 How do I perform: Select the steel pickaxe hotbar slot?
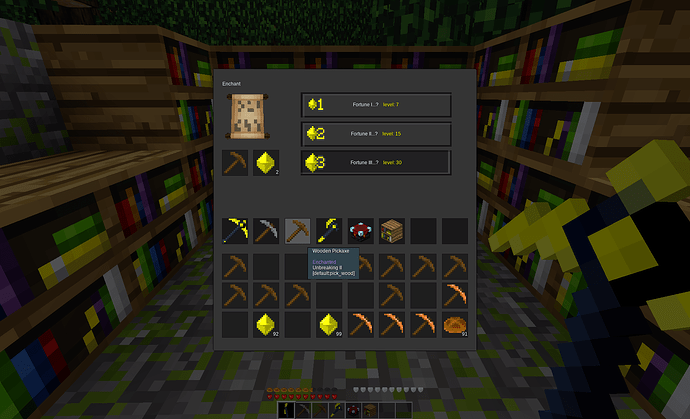[266, 231]
